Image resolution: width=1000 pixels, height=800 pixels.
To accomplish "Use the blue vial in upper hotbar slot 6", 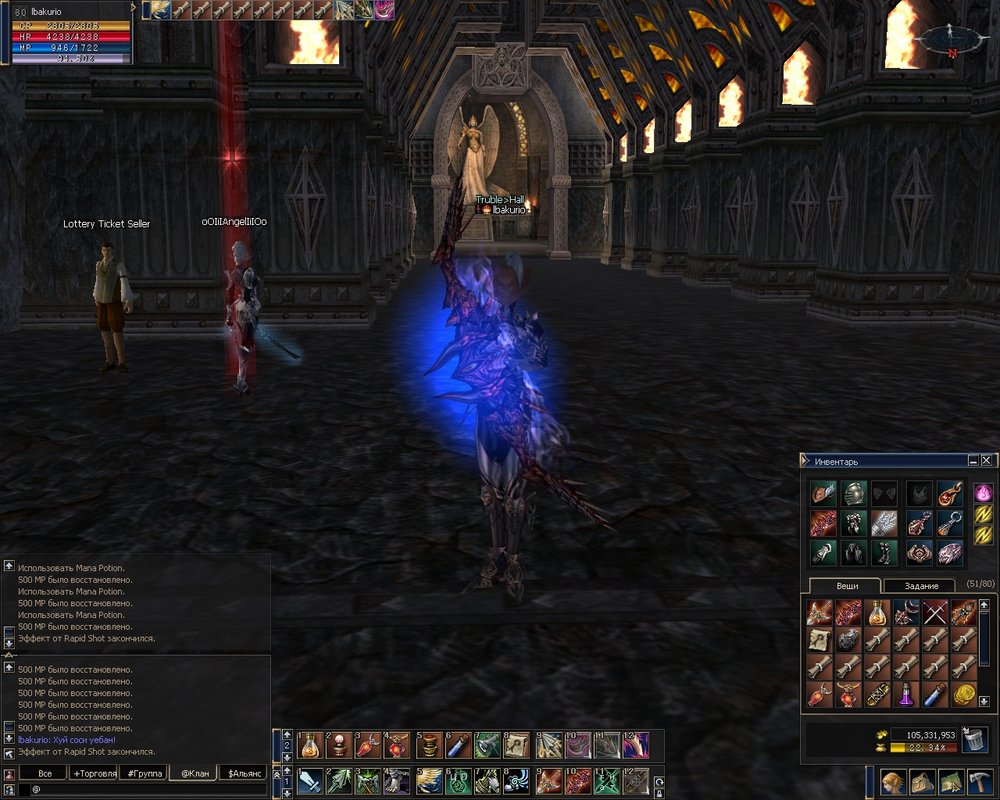I will 458,745.
